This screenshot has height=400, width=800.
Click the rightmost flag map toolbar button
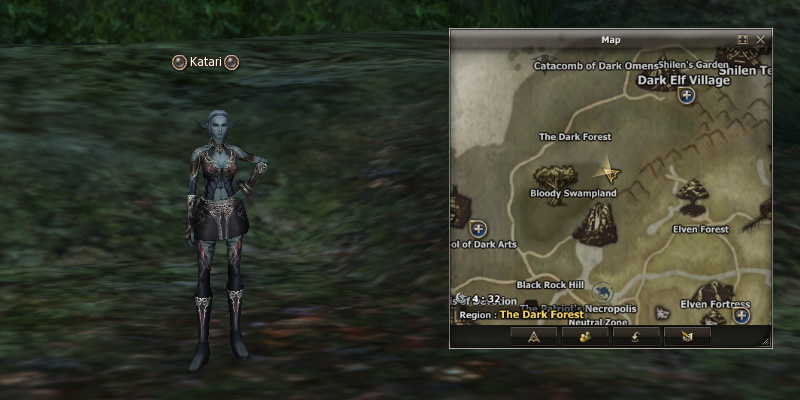click(x=686, y=337)
